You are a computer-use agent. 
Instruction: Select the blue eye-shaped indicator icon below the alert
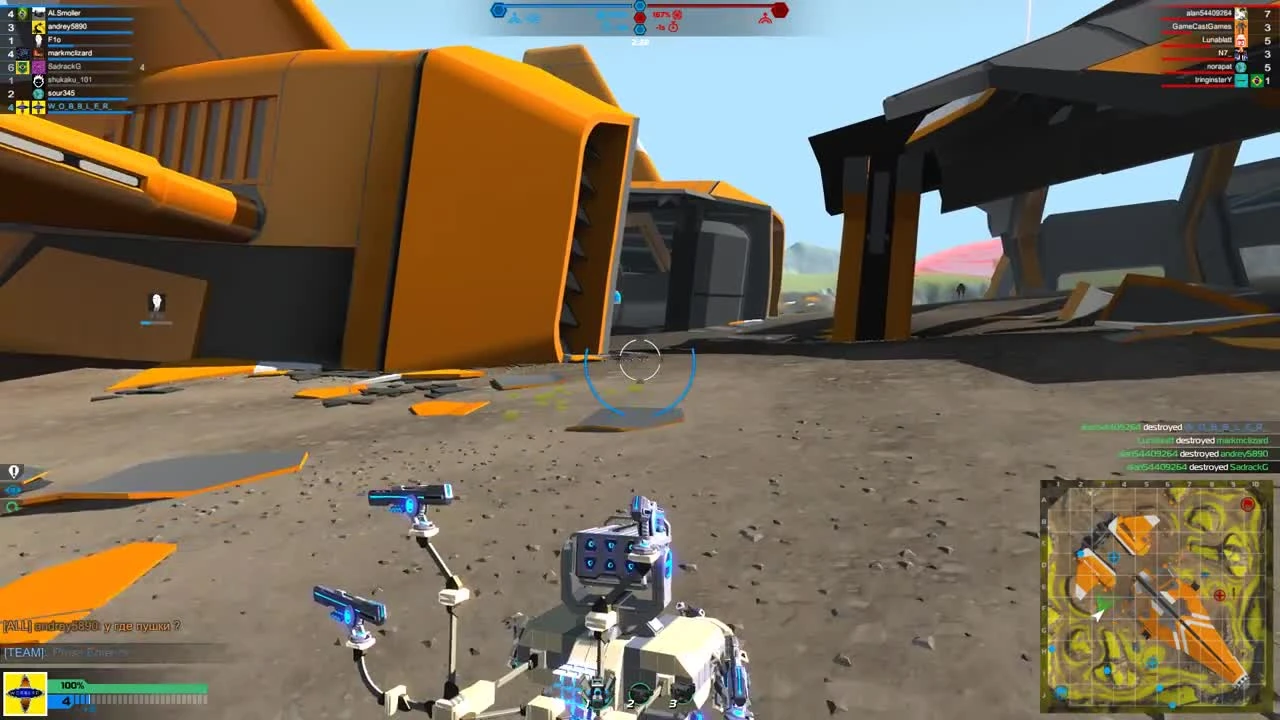[13, 490]
